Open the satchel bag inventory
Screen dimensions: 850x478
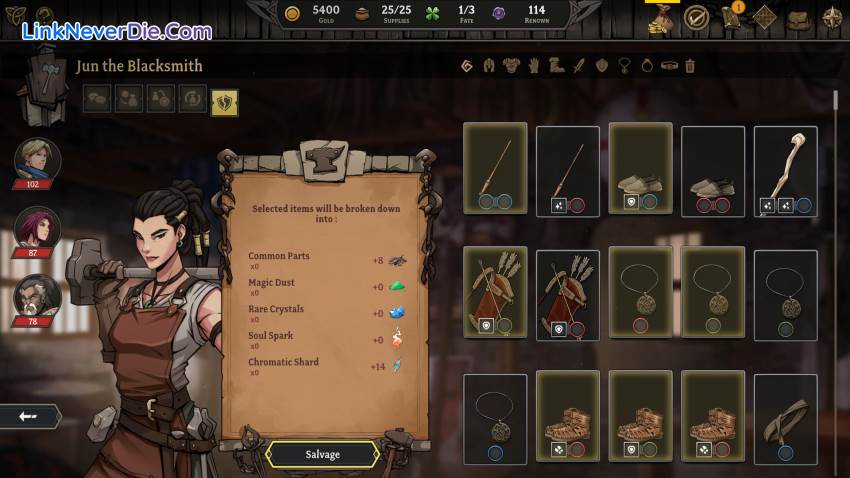coord(797,18)
